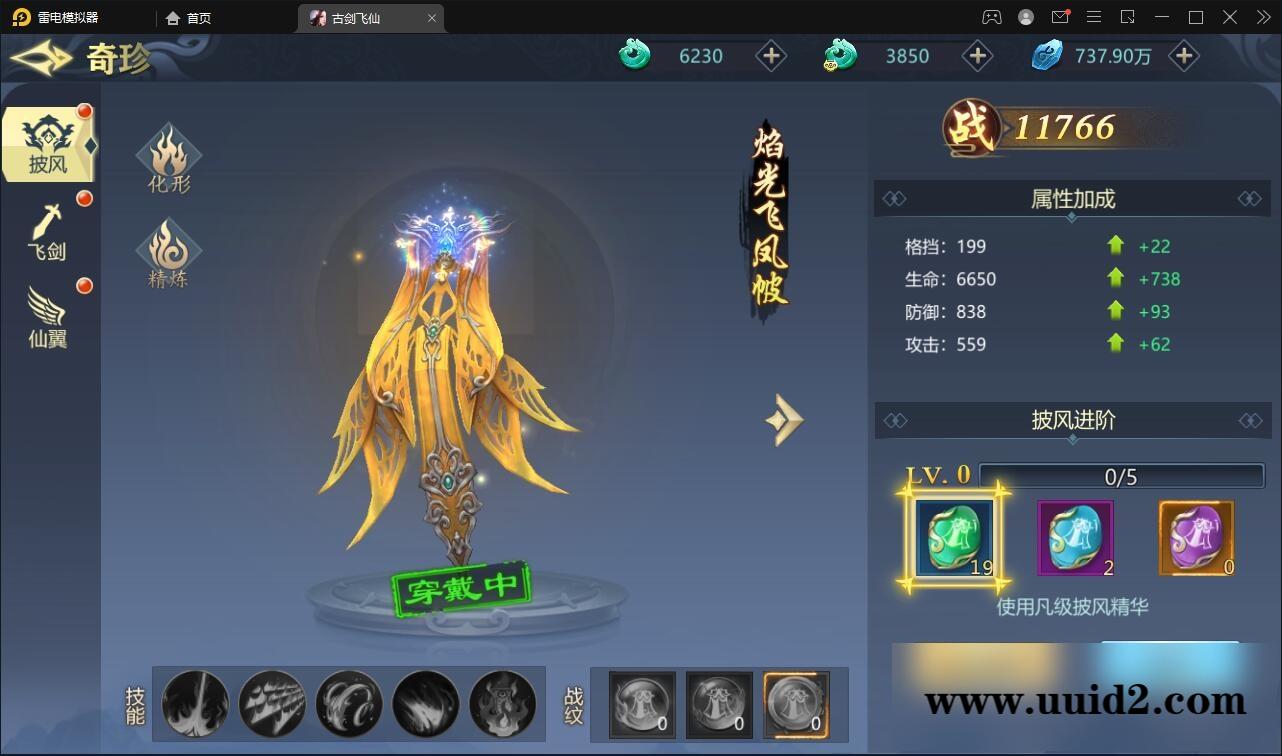Click the golden arrow to switch cloaks
1282x756 pixels.
[x=784, y=419]
